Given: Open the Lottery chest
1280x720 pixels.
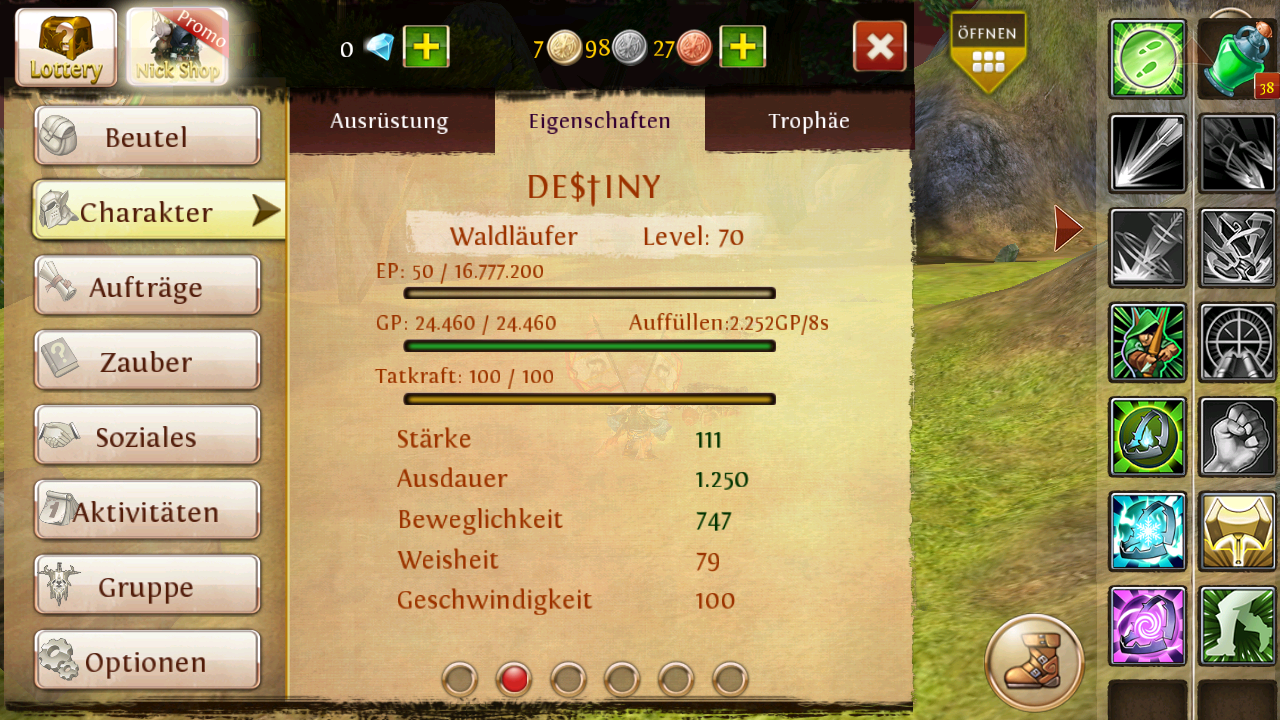Looking at the screenshot, I should (x=66, y=47).
